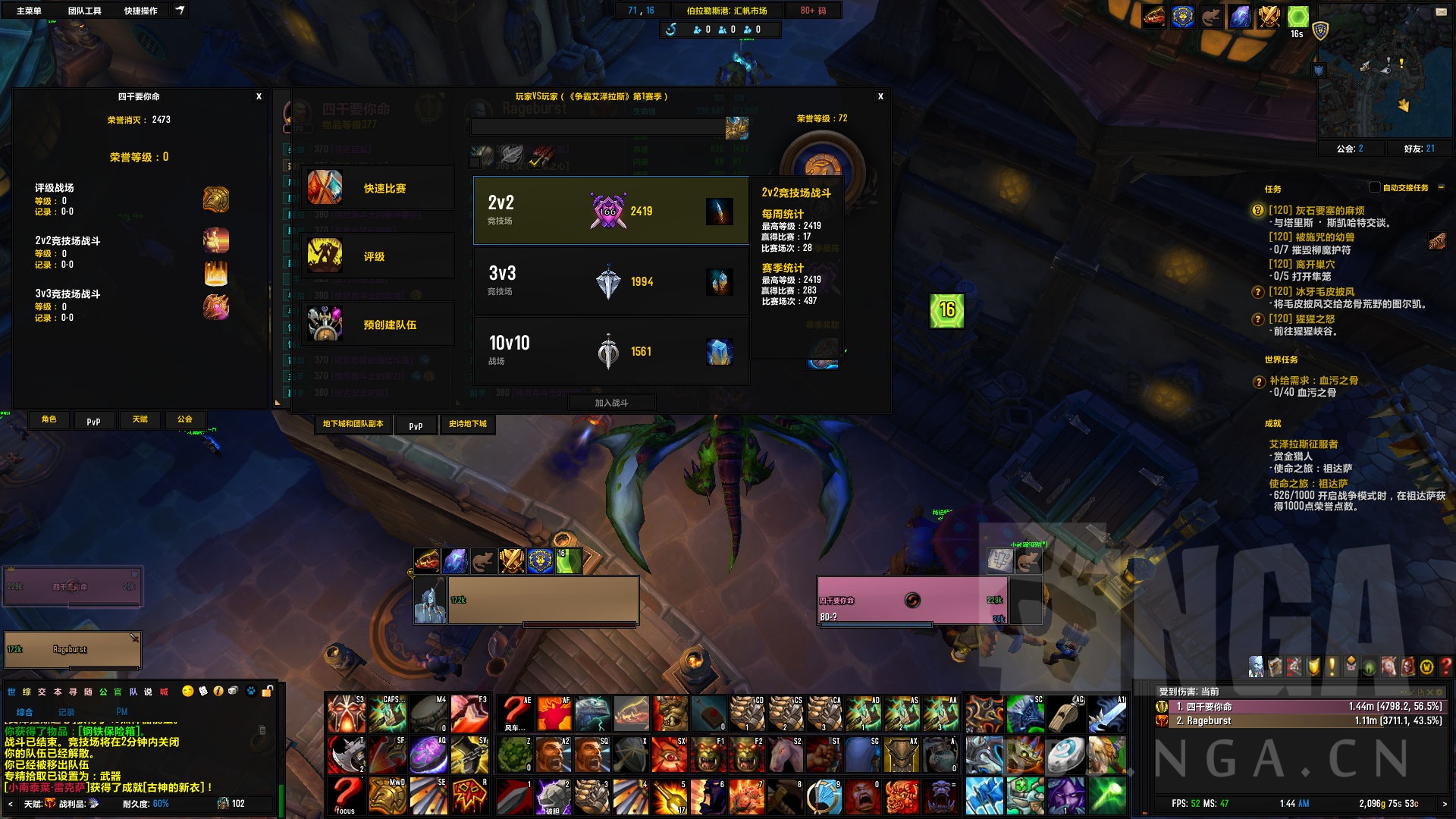Image resolution: width=1456 pixels, height=819 pixels.
Task: Switch to the 角色 character tab
Action: tap(49, 419)
